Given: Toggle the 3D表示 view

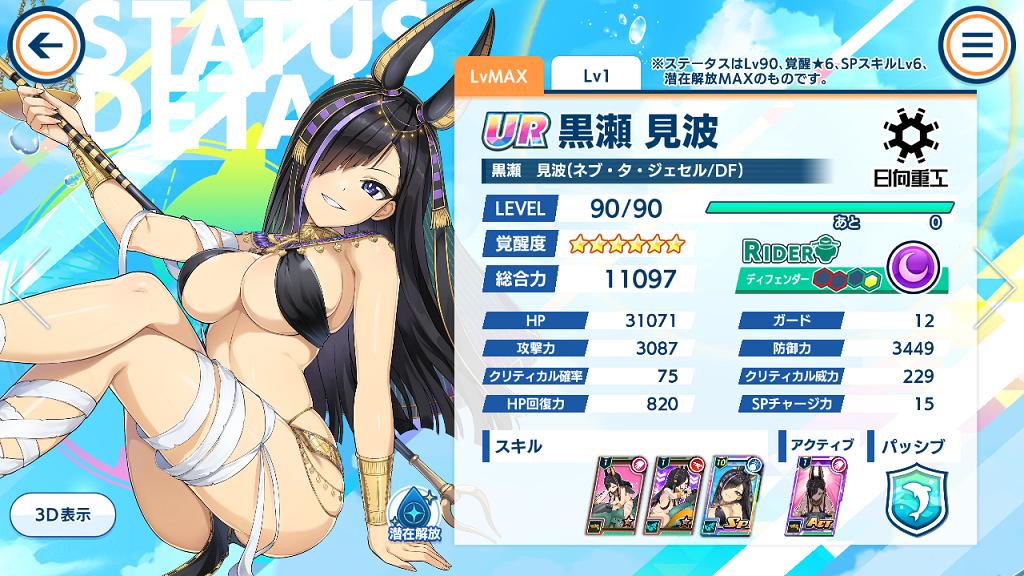Looking at the screenshot, I should [x=62, y=516].
